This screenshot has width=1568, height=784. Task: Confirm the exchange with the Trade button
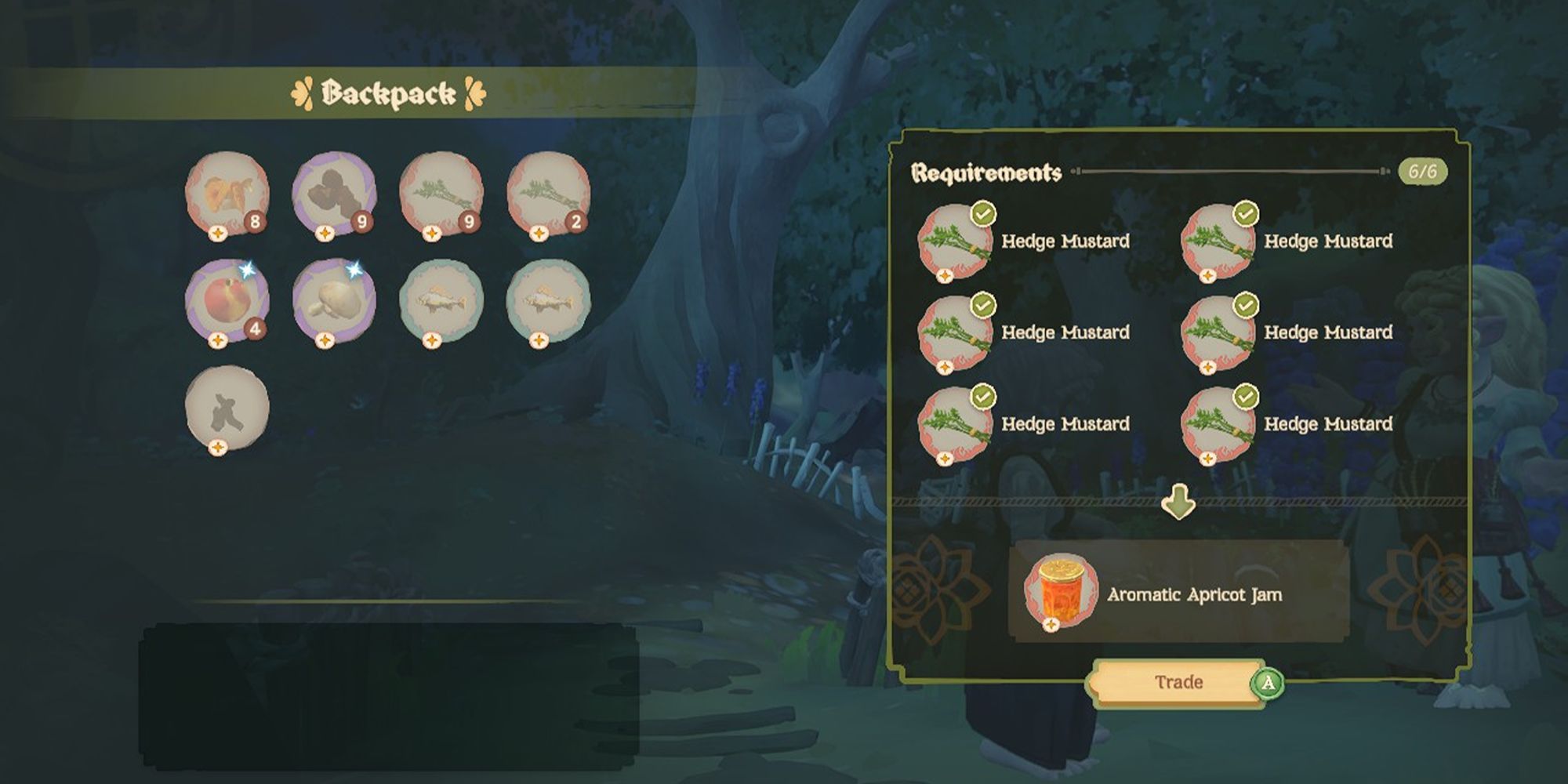[1178, 682]
